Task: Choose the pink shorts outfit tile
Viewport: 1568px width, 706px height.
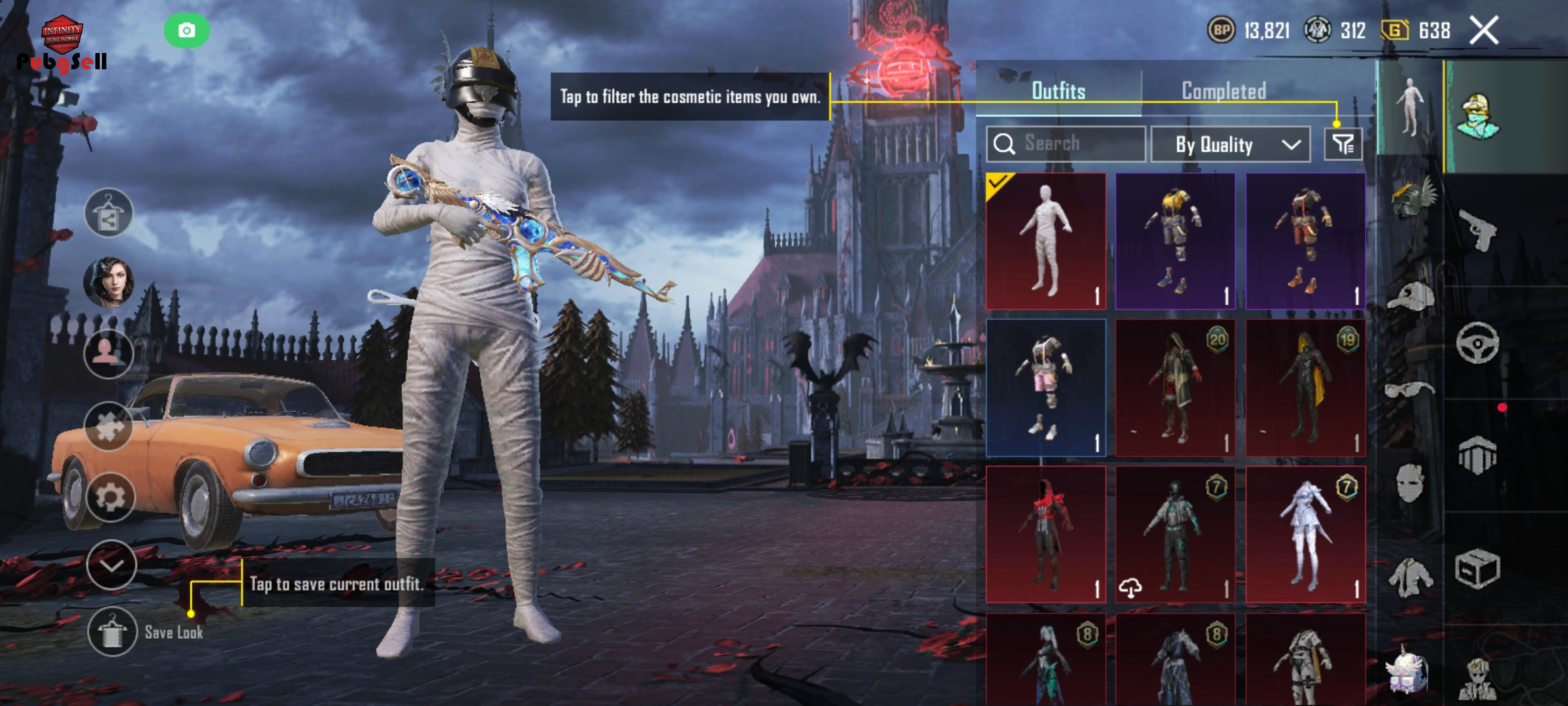Action: click(1045, 388)
